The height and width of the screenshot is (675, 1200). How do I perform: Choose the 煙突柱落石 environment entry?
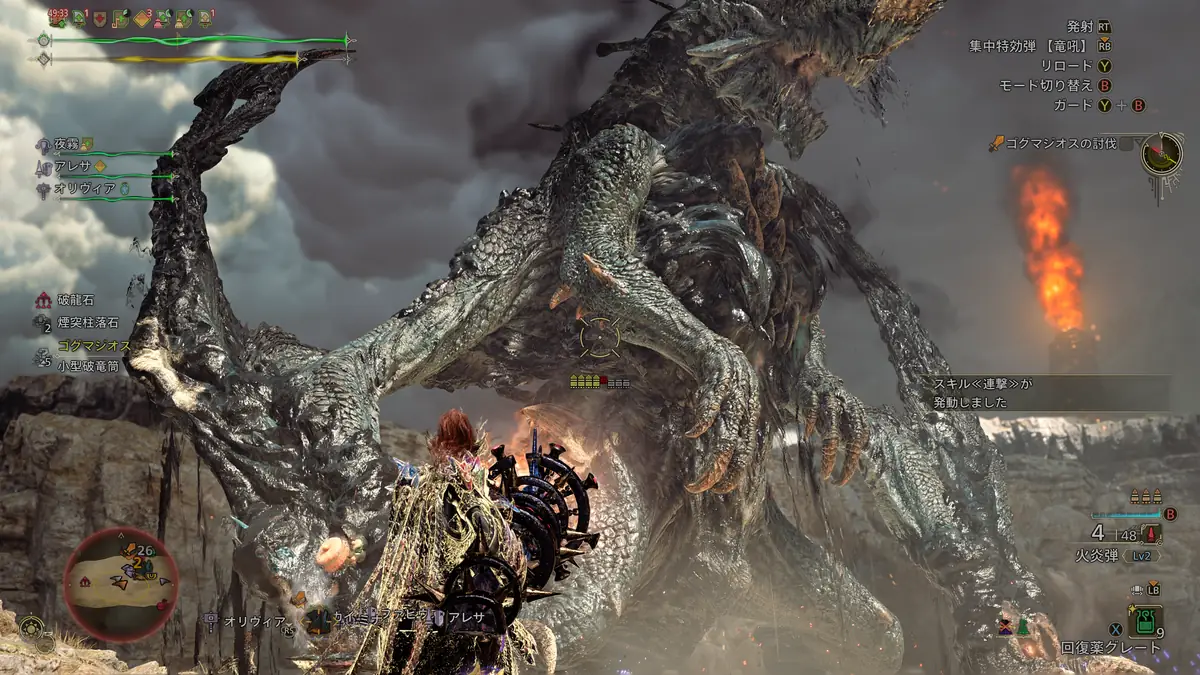[86, 323]
